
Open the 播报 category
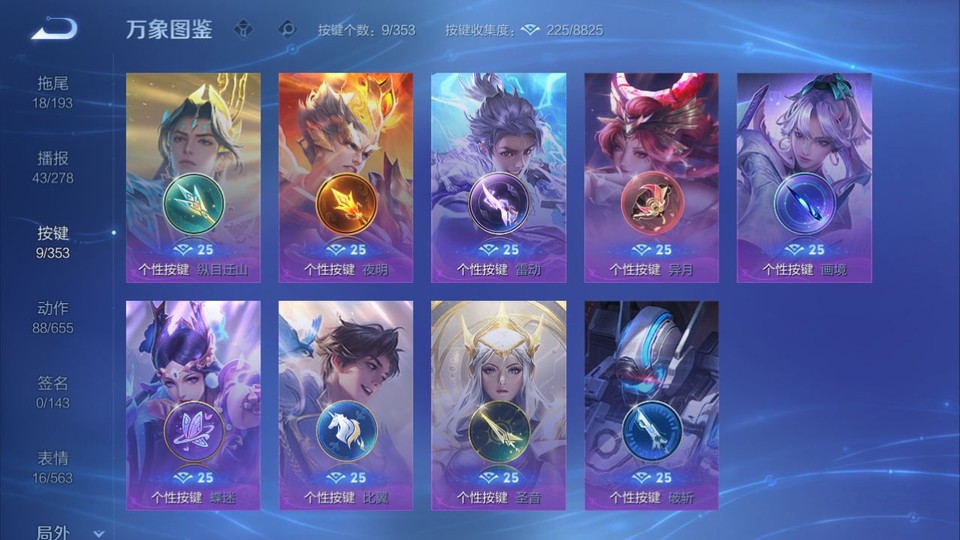[x=53, y=166]
